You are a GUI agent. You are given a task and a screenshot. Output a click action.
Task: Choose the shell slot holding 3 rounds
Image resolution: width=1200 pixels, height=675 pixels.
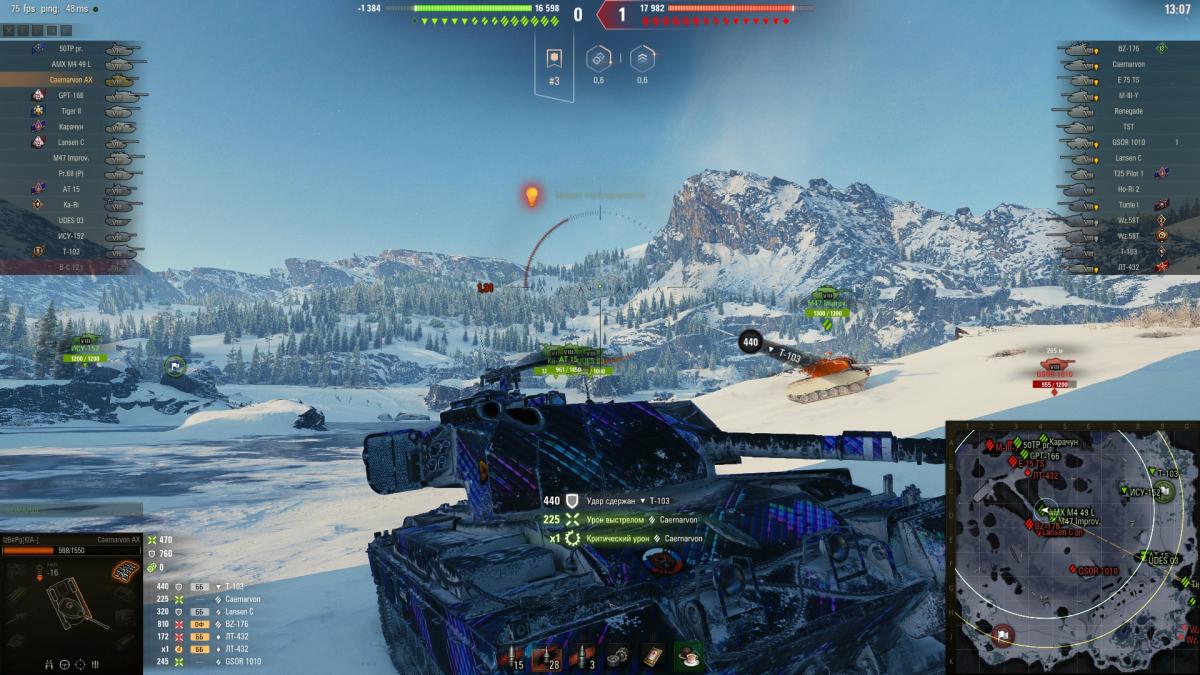(x=585, y=657)
